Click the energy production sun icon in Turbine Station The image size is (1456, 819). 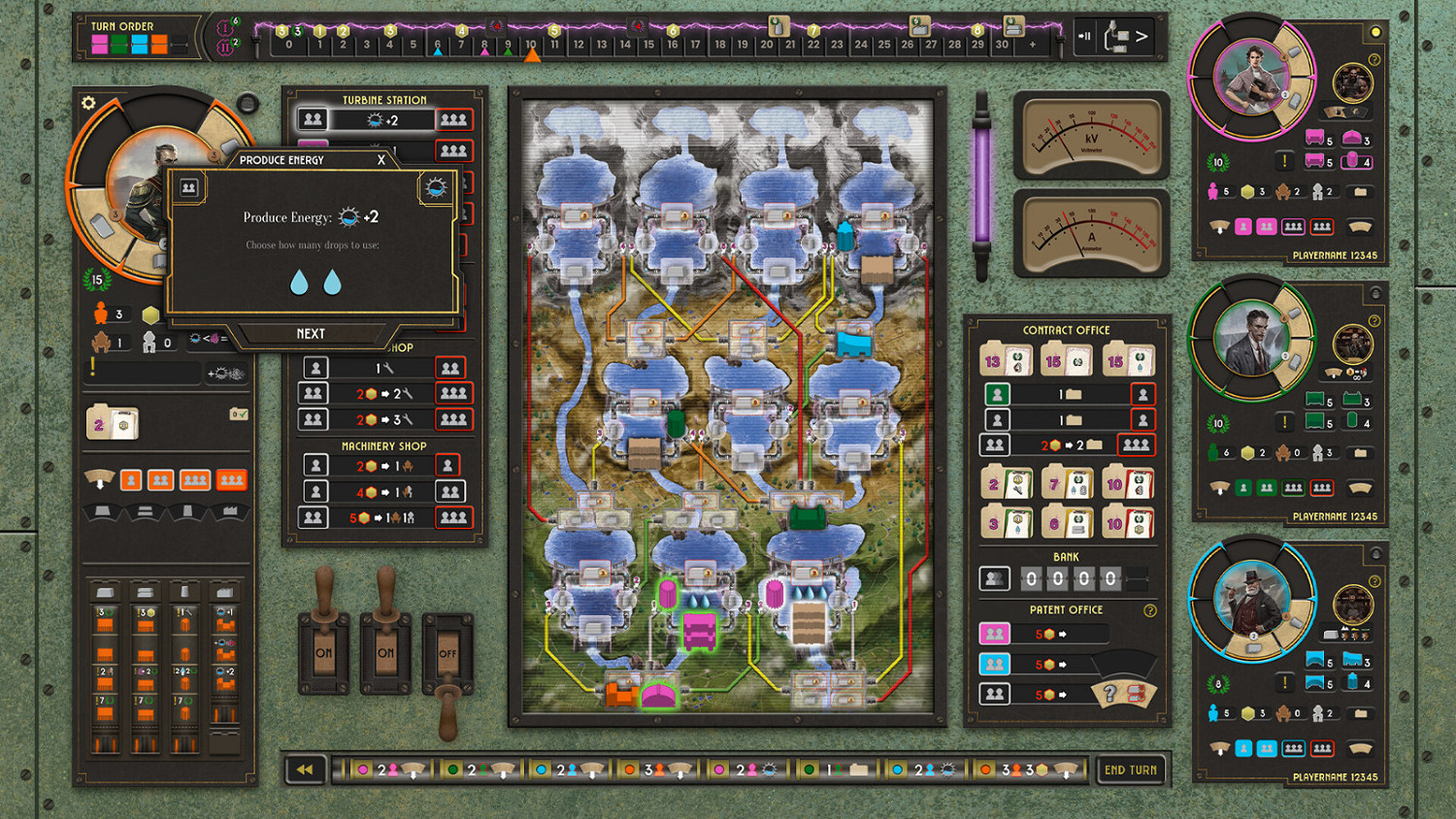pos(374,119)
